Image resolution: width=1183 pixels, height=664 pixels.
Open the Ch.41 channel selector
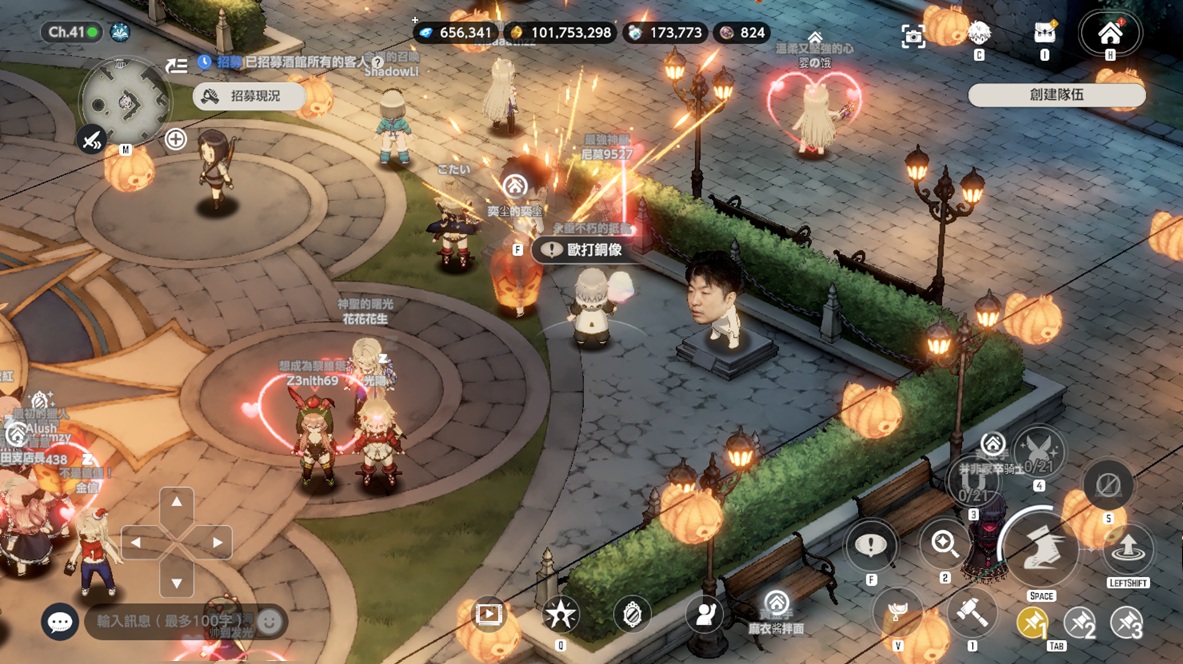(73, 32)
